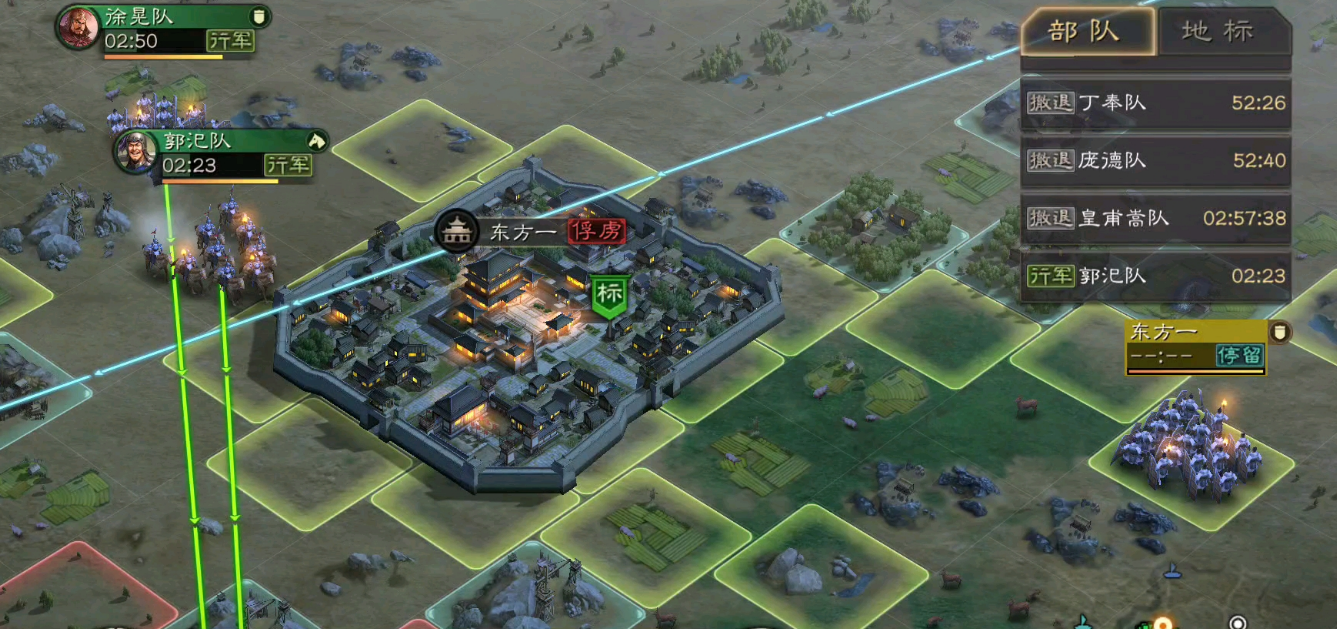The width and height of the screenshot is (1337, 629).
Task: Select the 郭汜队 army banner on the map
Action: (x=232, y=153)
